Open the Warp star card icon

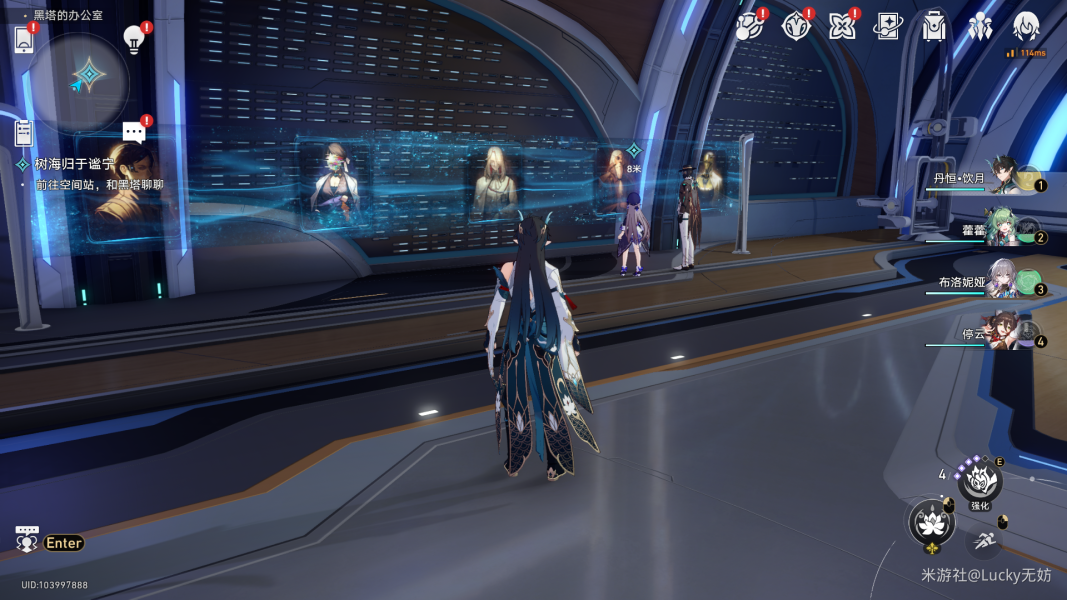coord(887,27)
